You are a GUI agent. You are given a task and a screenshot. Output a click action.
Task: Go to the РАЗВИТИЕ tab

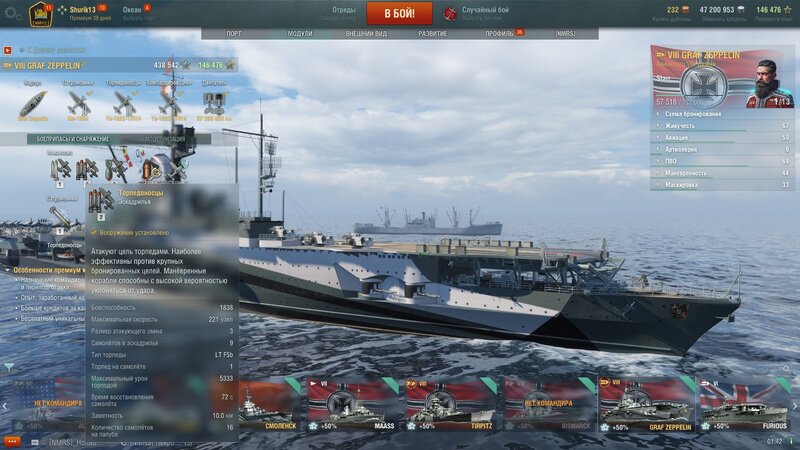pos(433,33)
